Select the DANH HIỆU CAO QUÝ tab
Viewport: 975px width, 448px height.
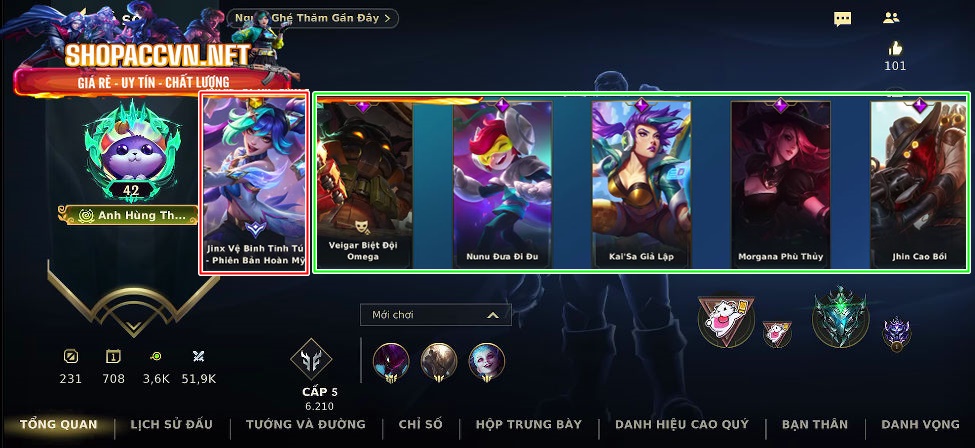point(684,425)
